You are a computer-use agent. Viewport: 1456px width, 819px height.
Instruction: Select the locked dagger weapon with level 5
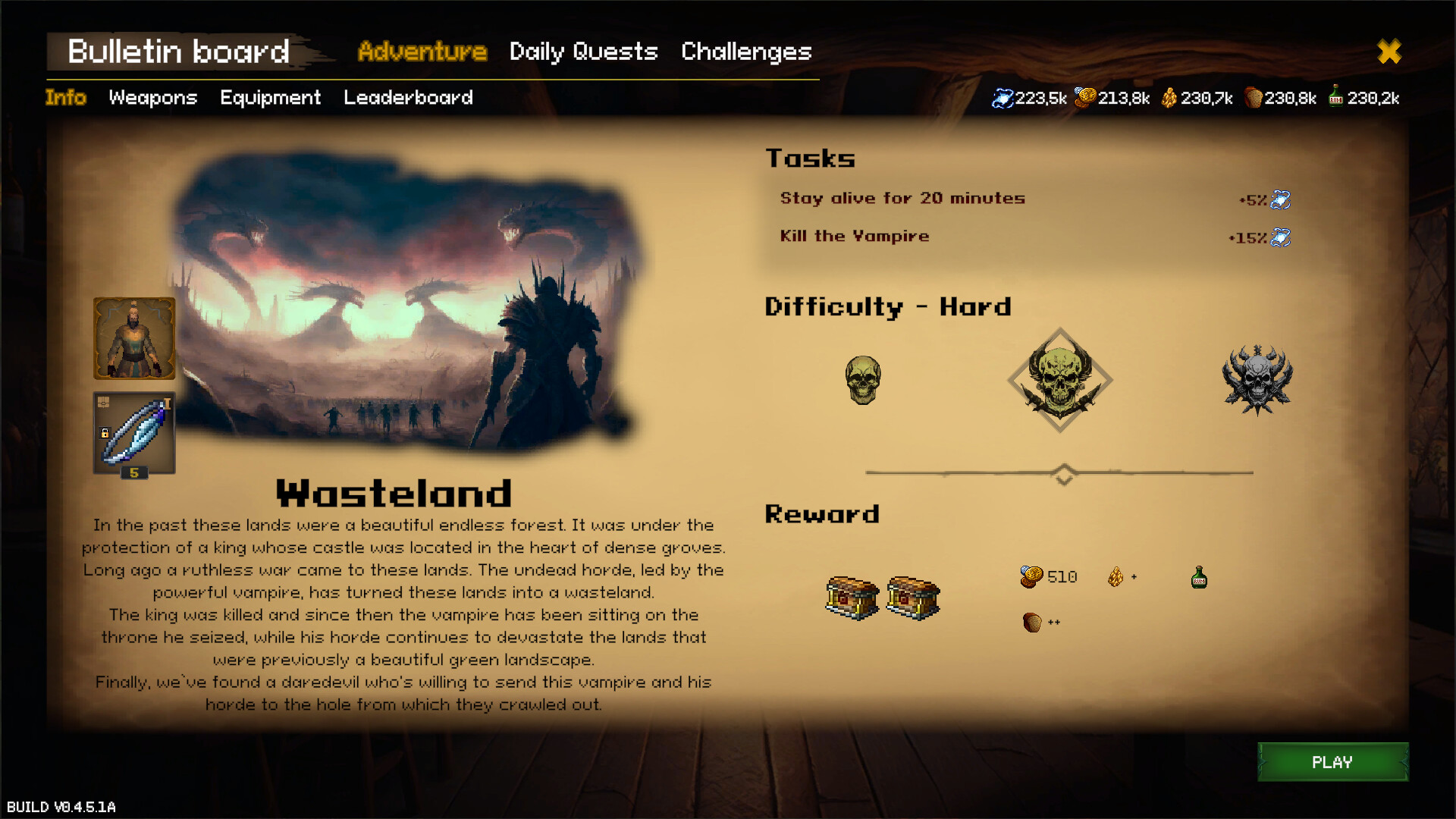point(133,432)
